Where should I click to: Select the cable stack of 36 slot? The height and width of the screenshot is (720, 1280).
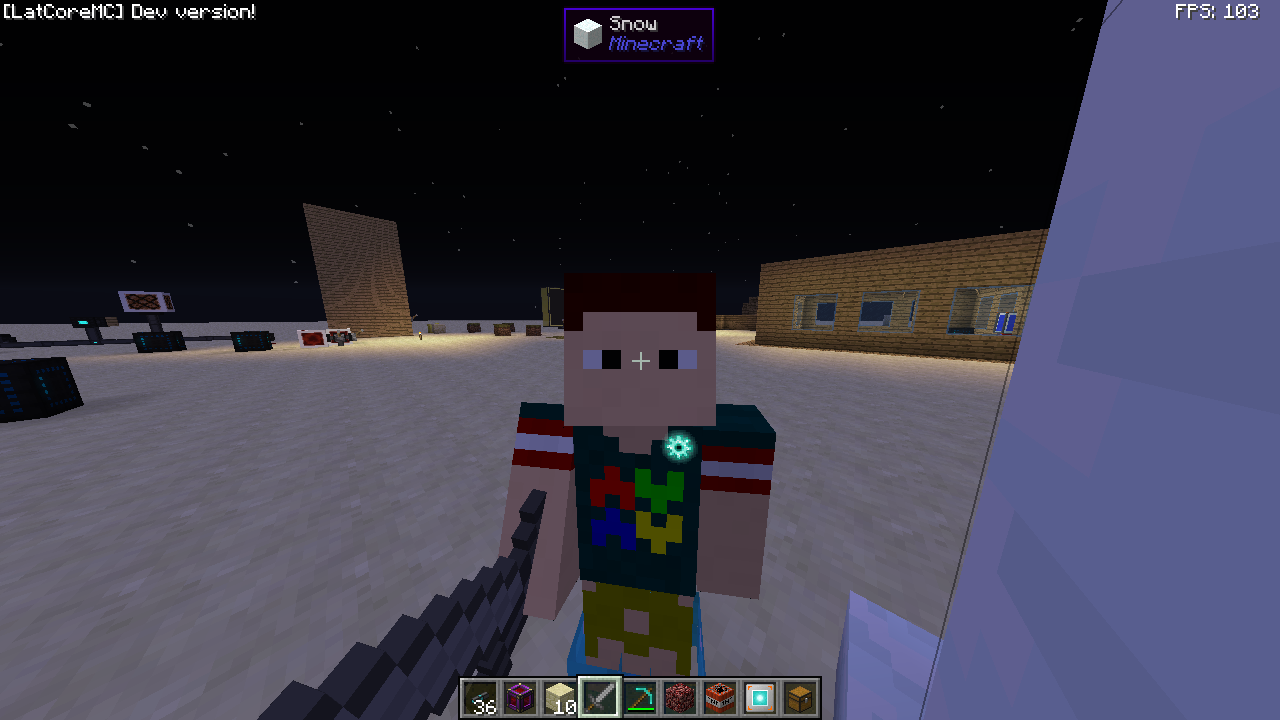[480, 697]
